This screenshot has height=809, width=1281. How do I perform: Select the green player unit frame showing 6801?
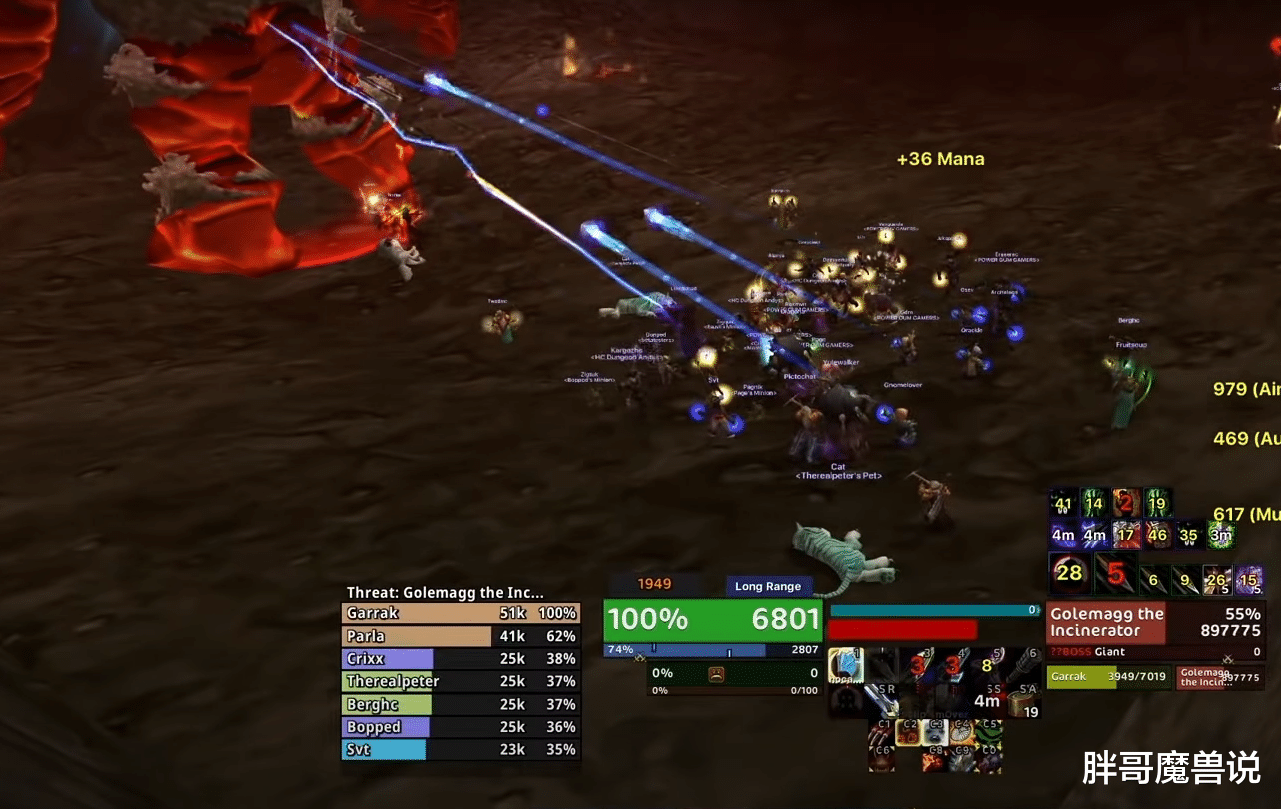coord(712,620)
